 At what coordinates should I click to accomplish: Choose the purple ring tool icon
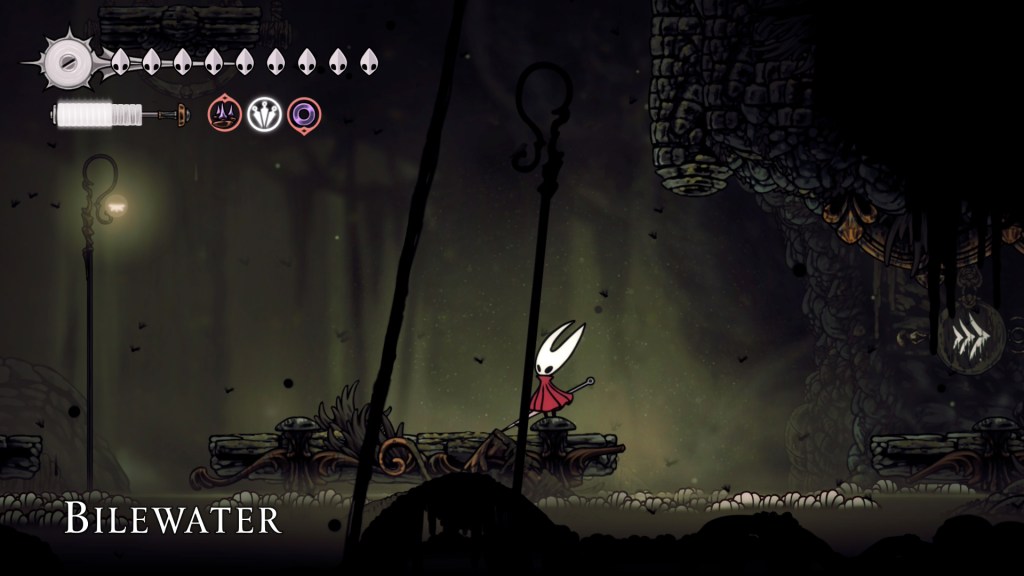(304, 115)
